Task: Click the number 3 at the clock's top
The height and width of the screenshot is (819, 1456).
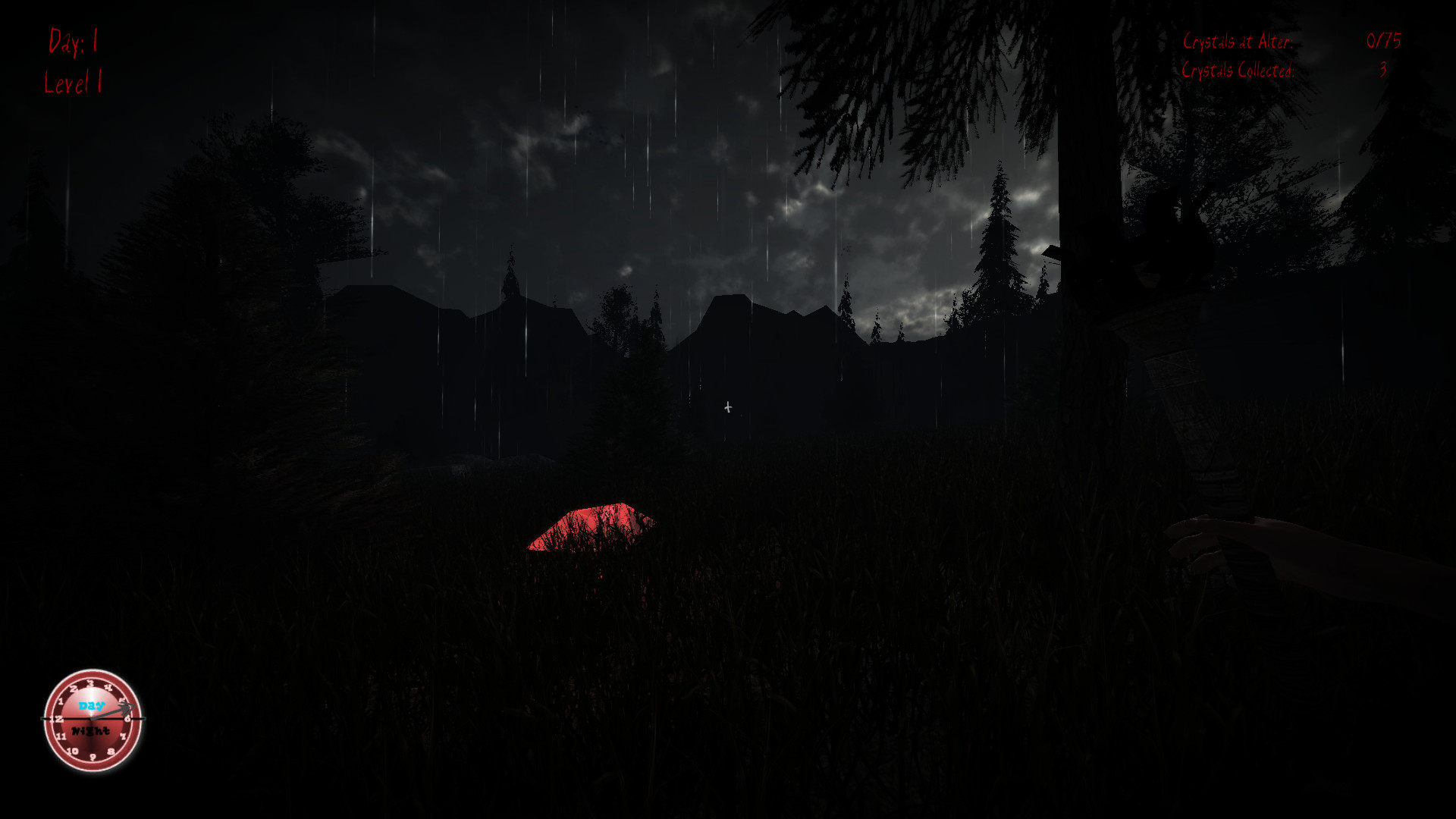Action: (x=91, y=683)
